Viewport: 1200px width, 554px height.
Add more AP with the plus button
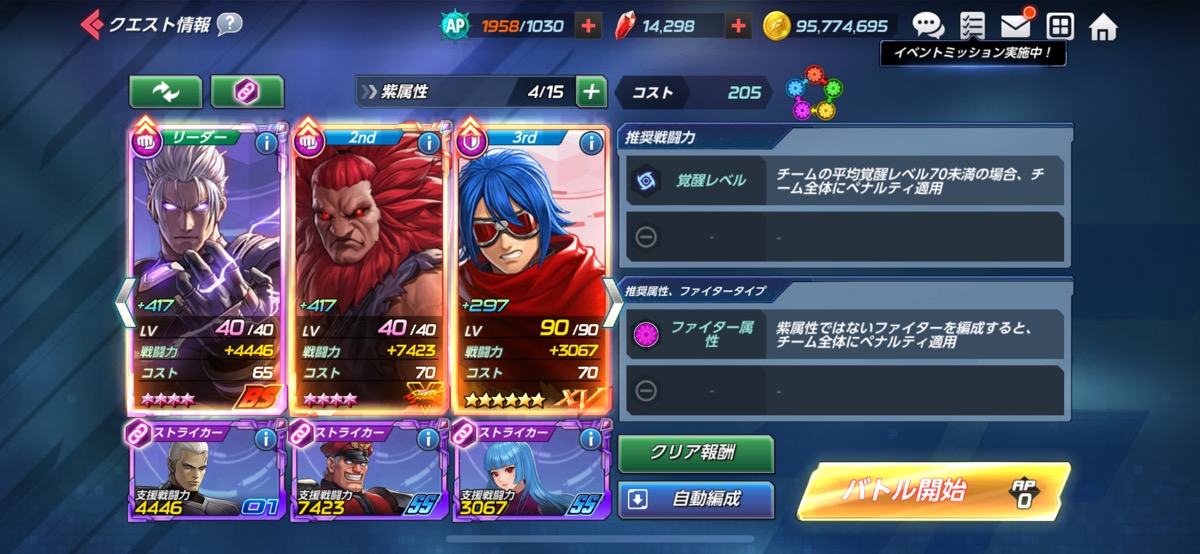click(588, 26)
